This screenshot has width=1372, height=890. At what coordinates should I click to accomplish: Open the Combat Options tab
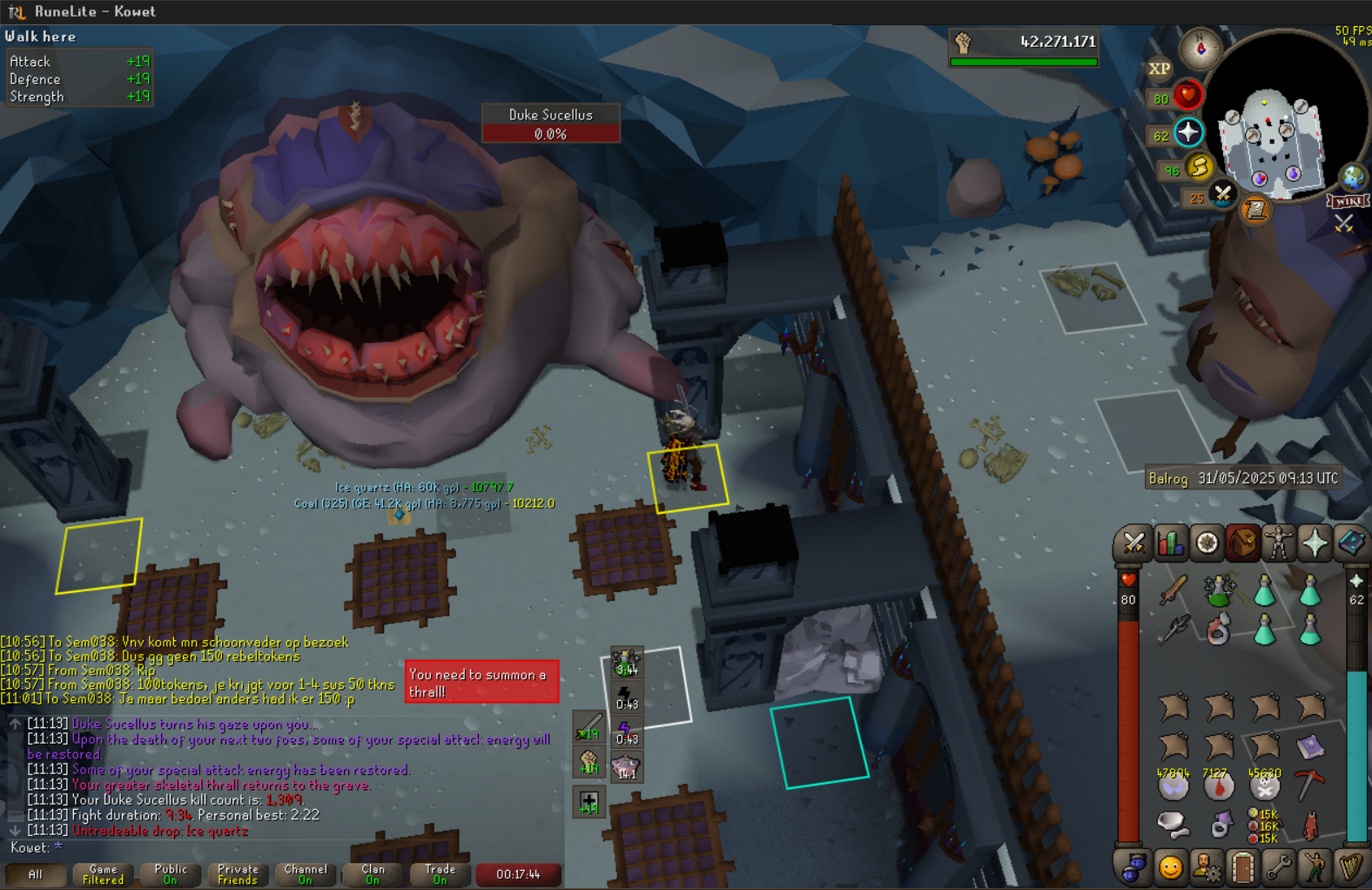(x=1133, y=543)
